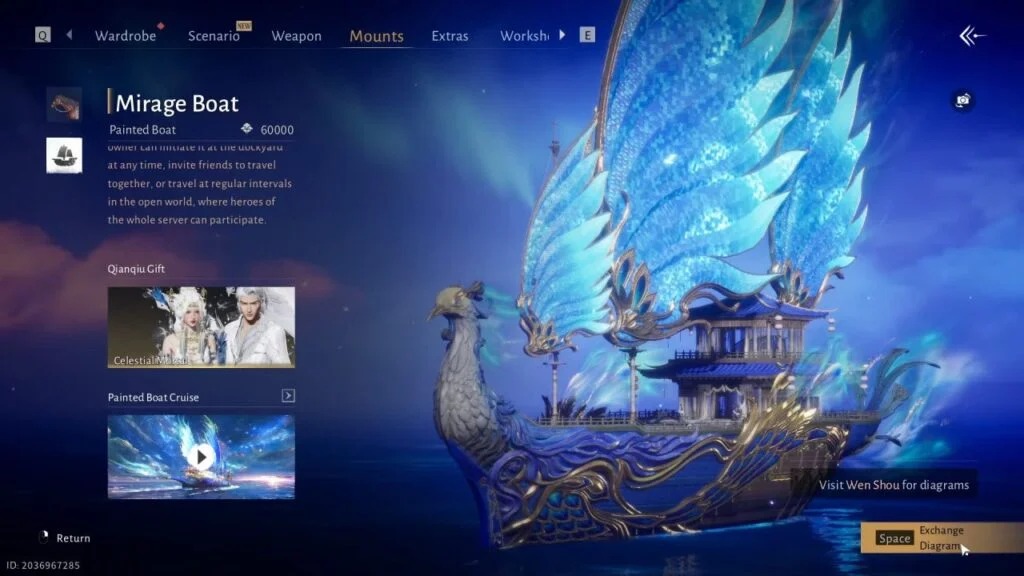
Task: Switch to the Extras tab
Action: coord(450,36)
